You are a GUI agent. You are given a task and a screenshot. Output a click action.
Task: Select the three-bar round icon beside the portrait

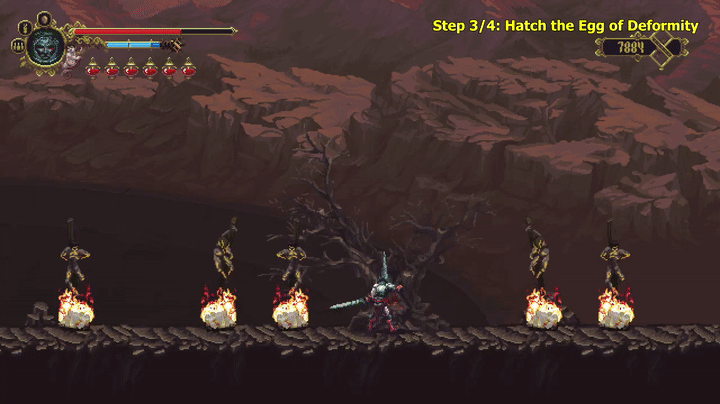click(x=17, y=45)
